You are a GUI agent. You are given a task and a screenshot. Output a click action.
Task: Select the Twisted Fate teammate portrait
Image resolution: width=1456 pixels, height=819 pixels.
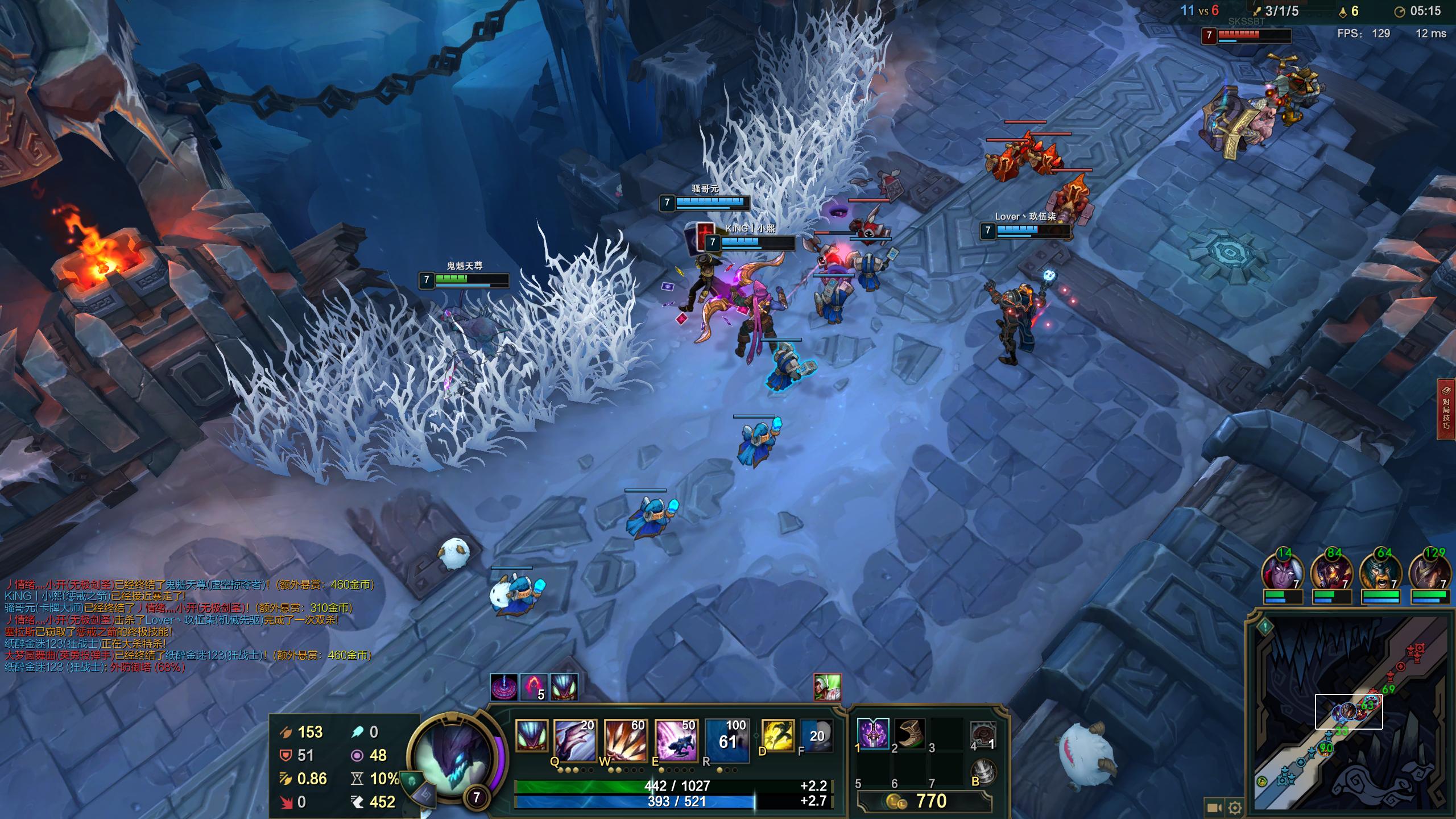1430,572
